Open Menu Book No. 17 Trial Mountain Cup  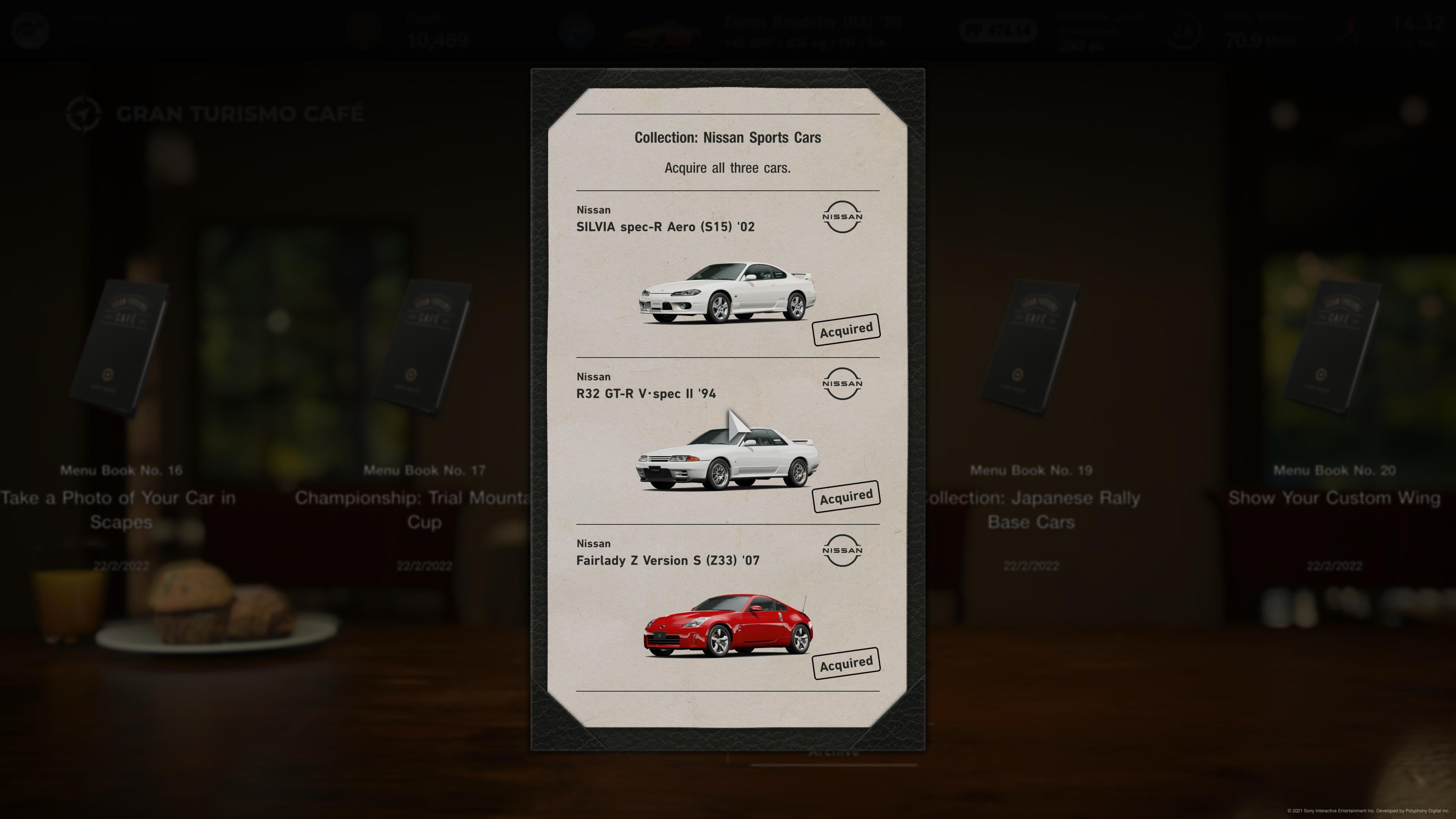(424, 350)
